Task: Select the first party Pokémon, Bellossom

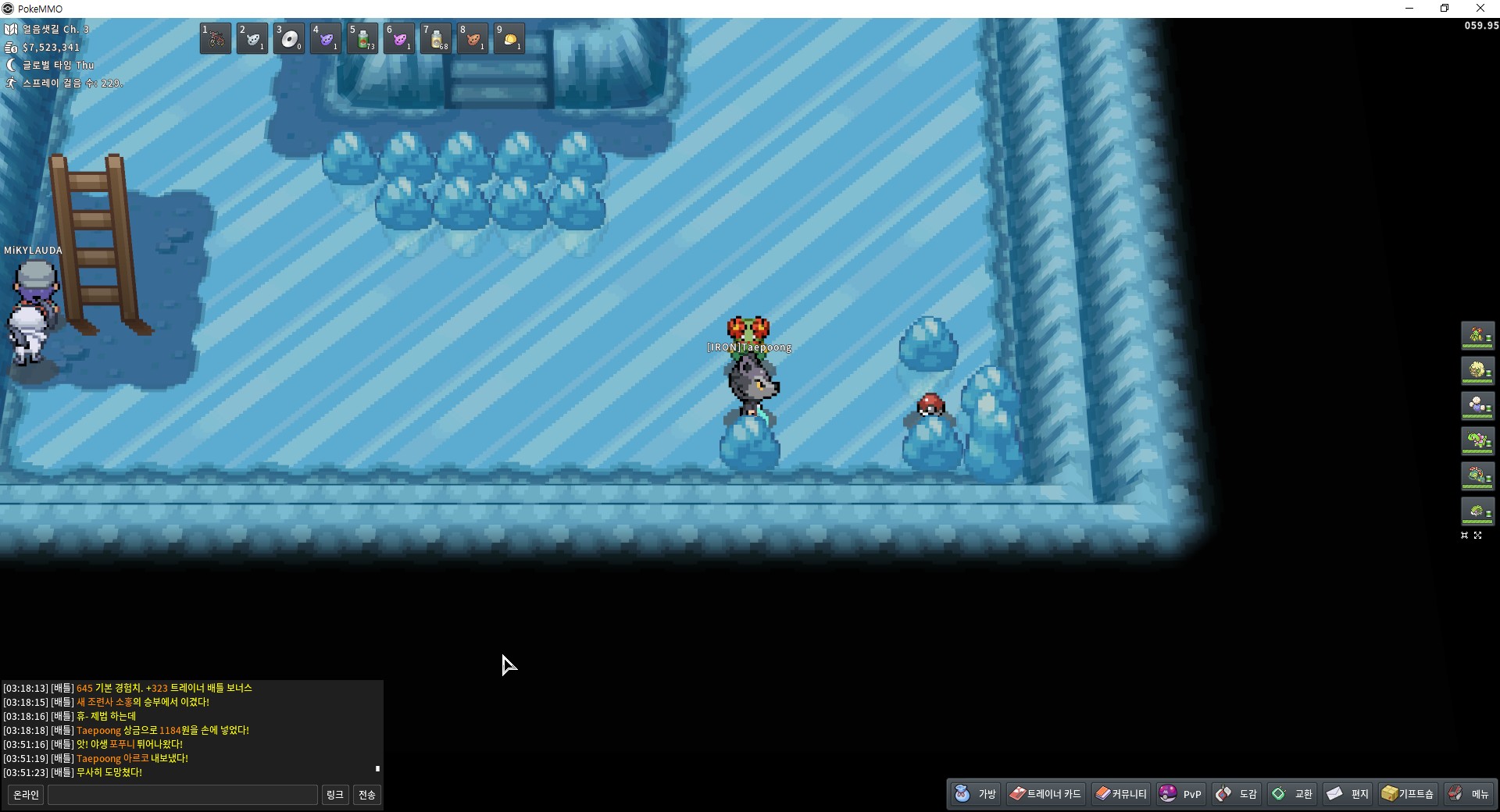Action: point(1477,336)
